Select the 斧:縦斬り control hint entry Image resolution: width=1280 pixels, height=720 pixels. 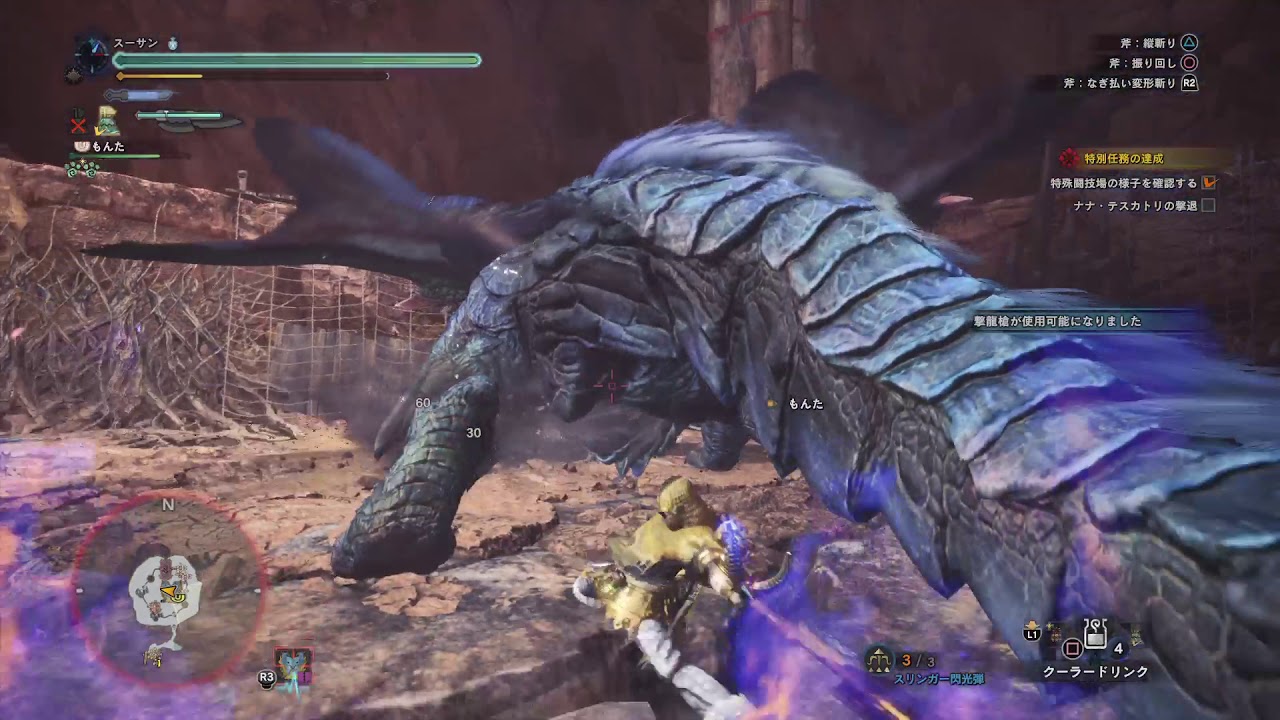pos(1150,43)
